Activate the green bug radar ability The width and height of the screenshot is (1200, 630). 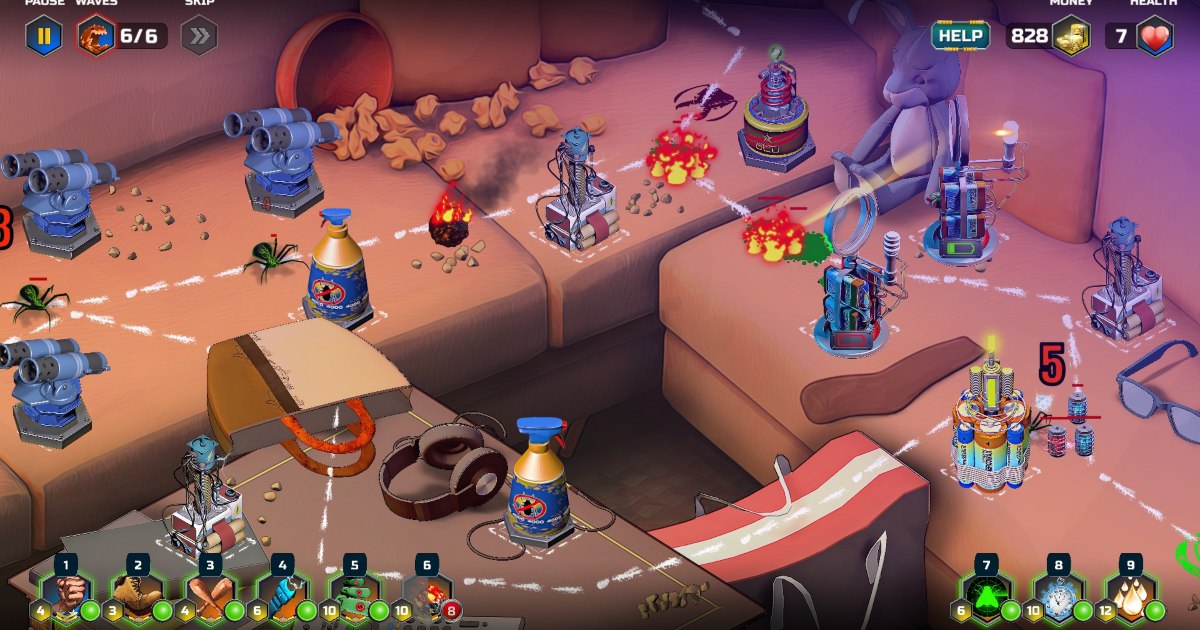986,598
